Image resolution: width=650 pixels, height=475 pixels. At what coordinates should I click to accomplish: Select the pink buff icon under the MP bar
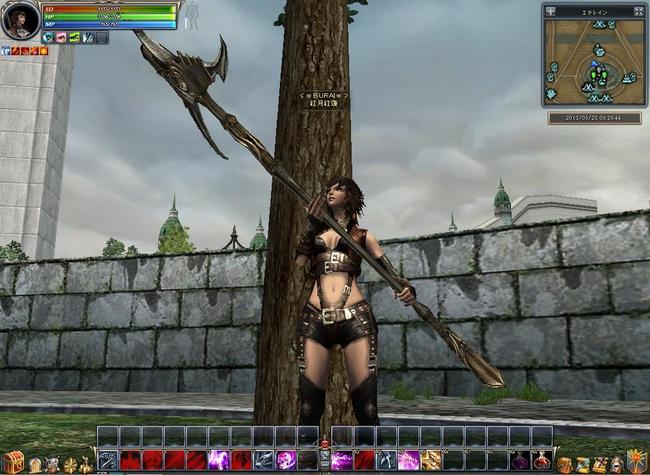point(61,37)
